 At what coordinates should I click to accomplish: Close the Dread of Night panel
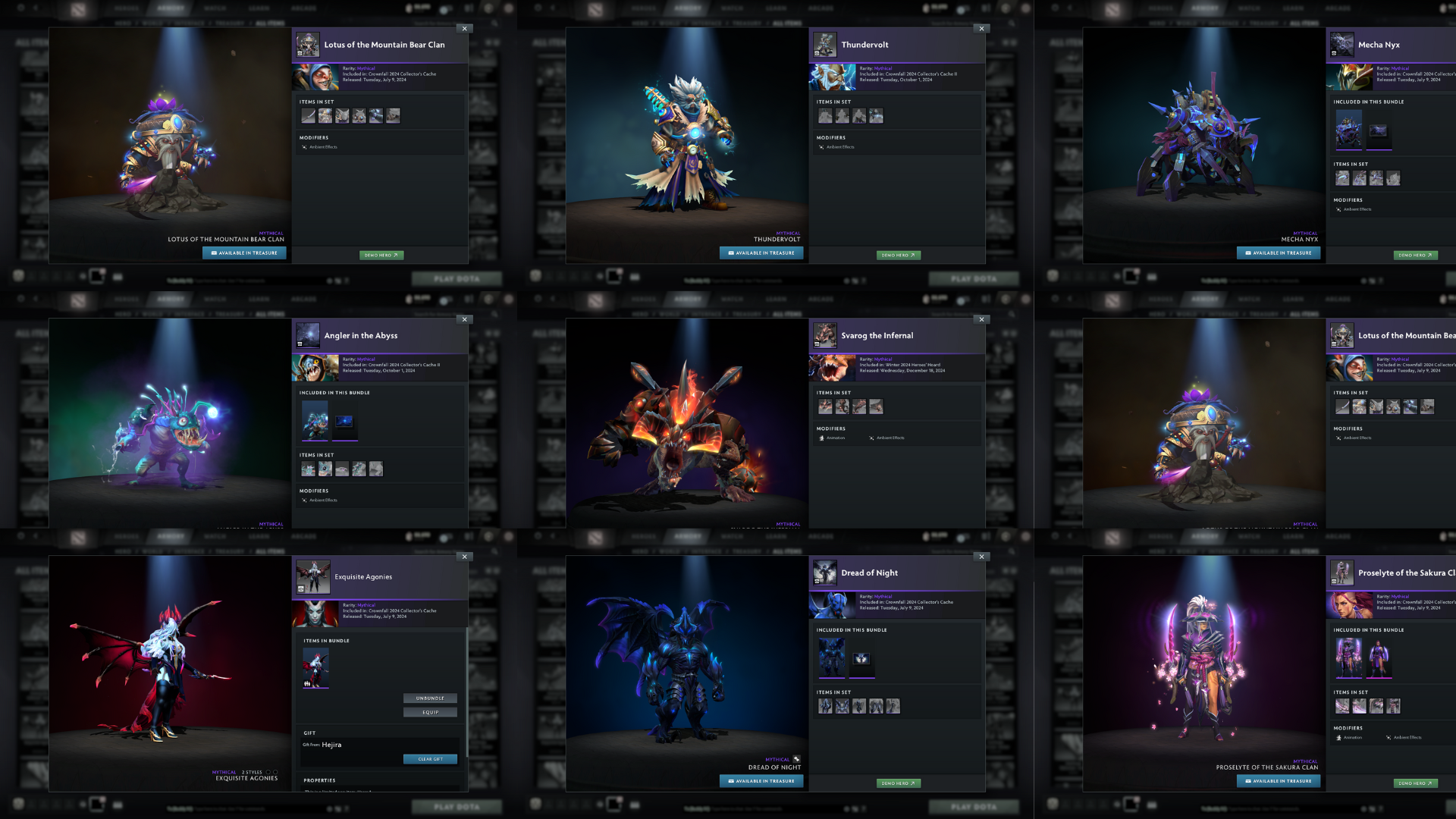click(982, 557)
